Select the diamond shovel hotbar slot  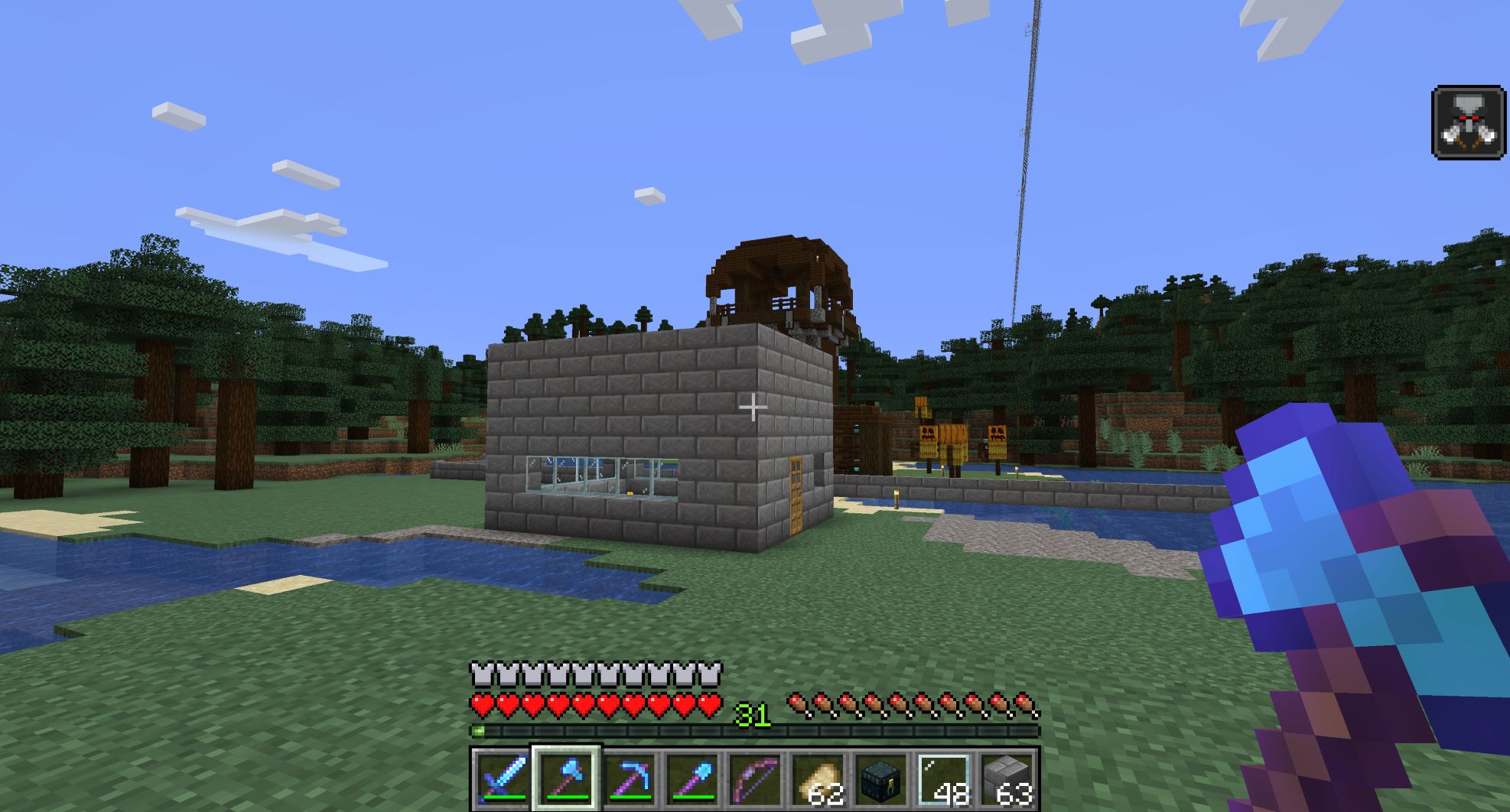(x=692, y=779)
